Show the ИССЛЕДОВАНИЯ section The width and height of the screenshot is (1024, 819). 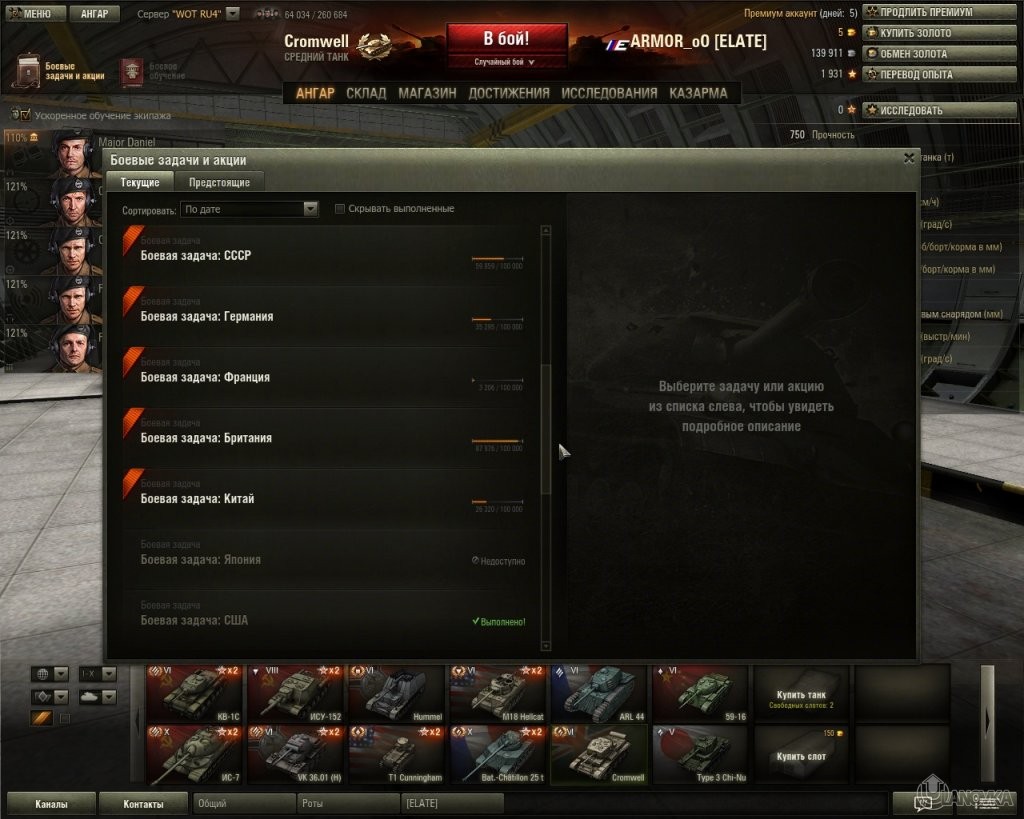point(609,93)
